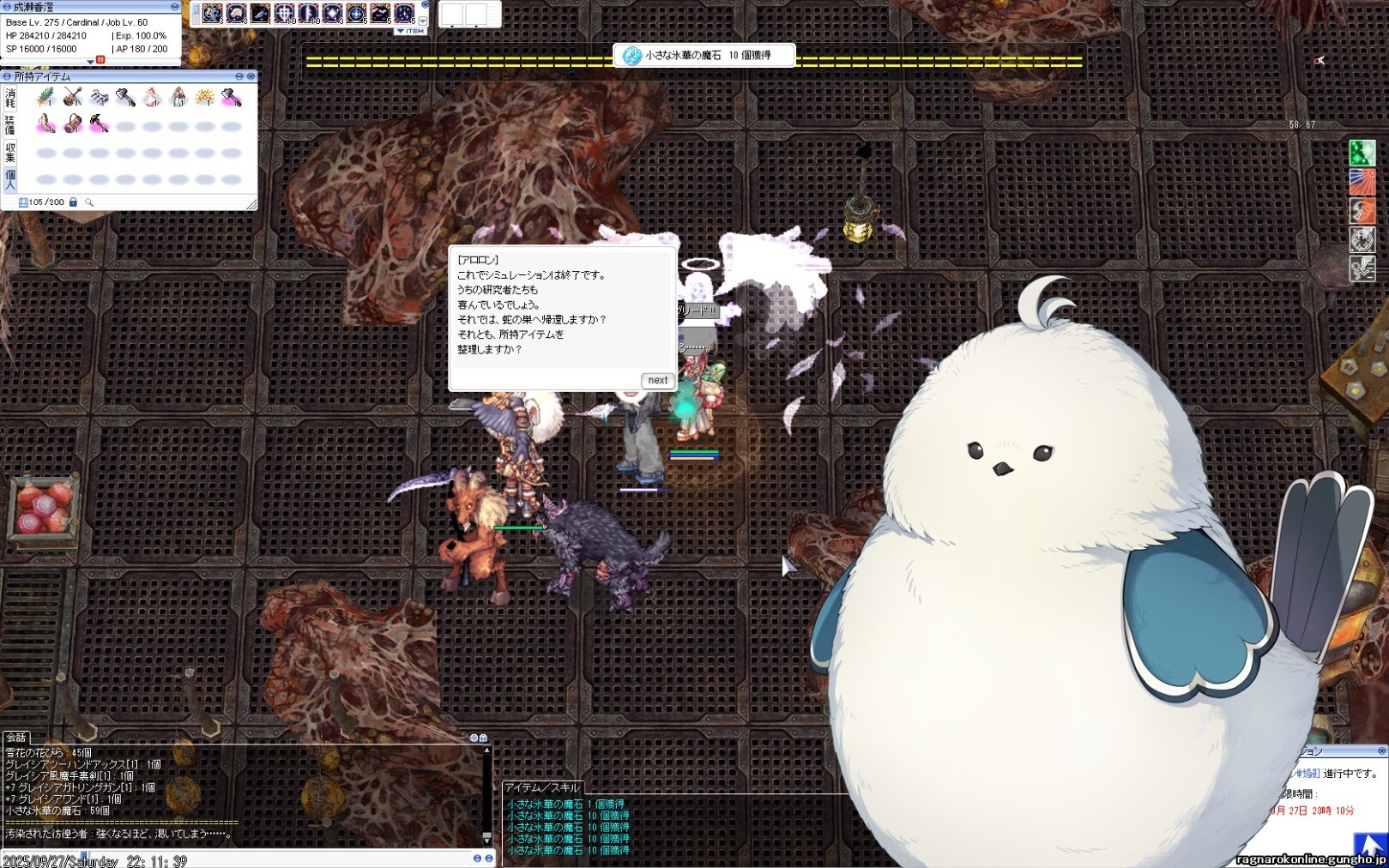The width and height of the screenshot is (1389, 868).
Task: Close the 所持アイテム inventory window
Action: (x=251, y=76)
